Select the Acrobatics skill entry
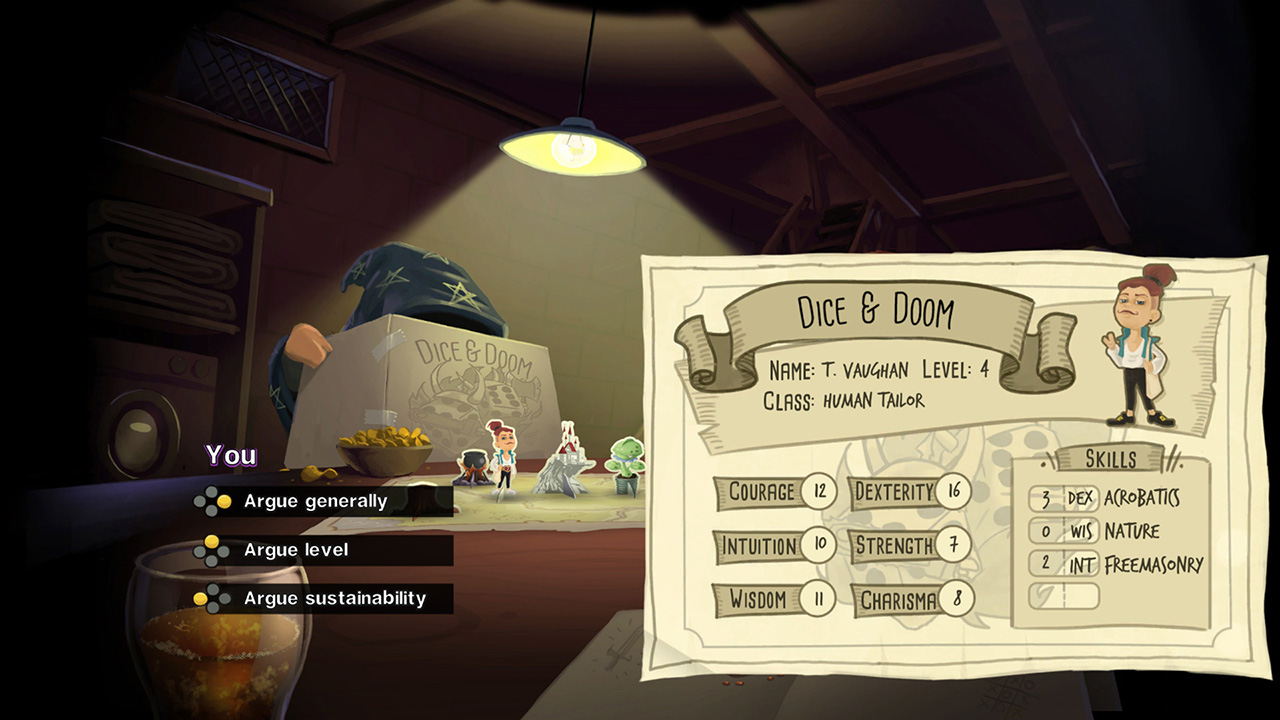The width and height of the screenshot is (1280, 720). coord(1100,497)
